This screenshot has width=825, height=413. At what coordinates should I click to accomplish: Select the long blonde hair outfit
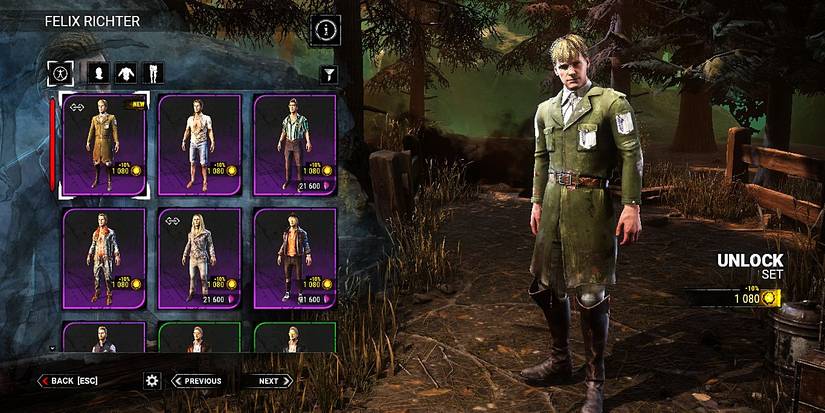[x=199, y=257]
